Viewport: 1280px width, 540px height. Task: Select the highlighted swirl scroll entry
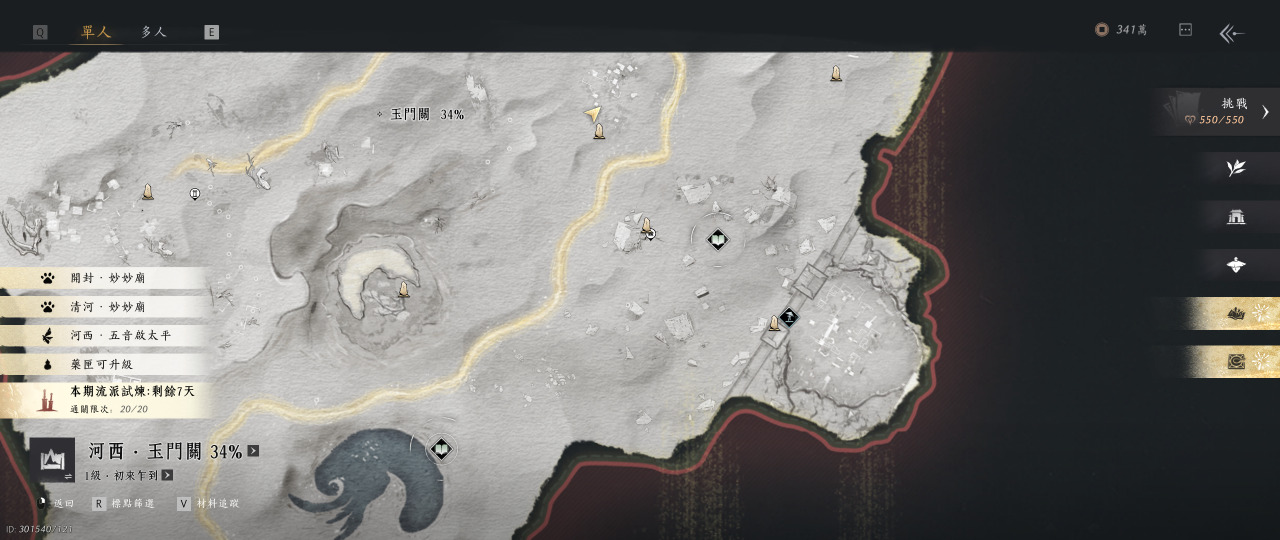click(1236, 362)
